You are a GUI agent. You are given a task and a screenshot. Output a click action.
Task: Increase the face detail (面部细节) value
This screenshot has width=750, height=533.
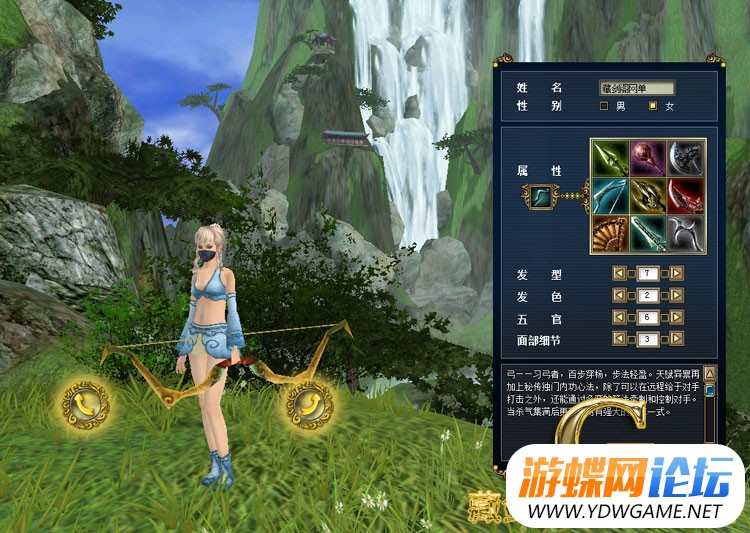point(677,340)
